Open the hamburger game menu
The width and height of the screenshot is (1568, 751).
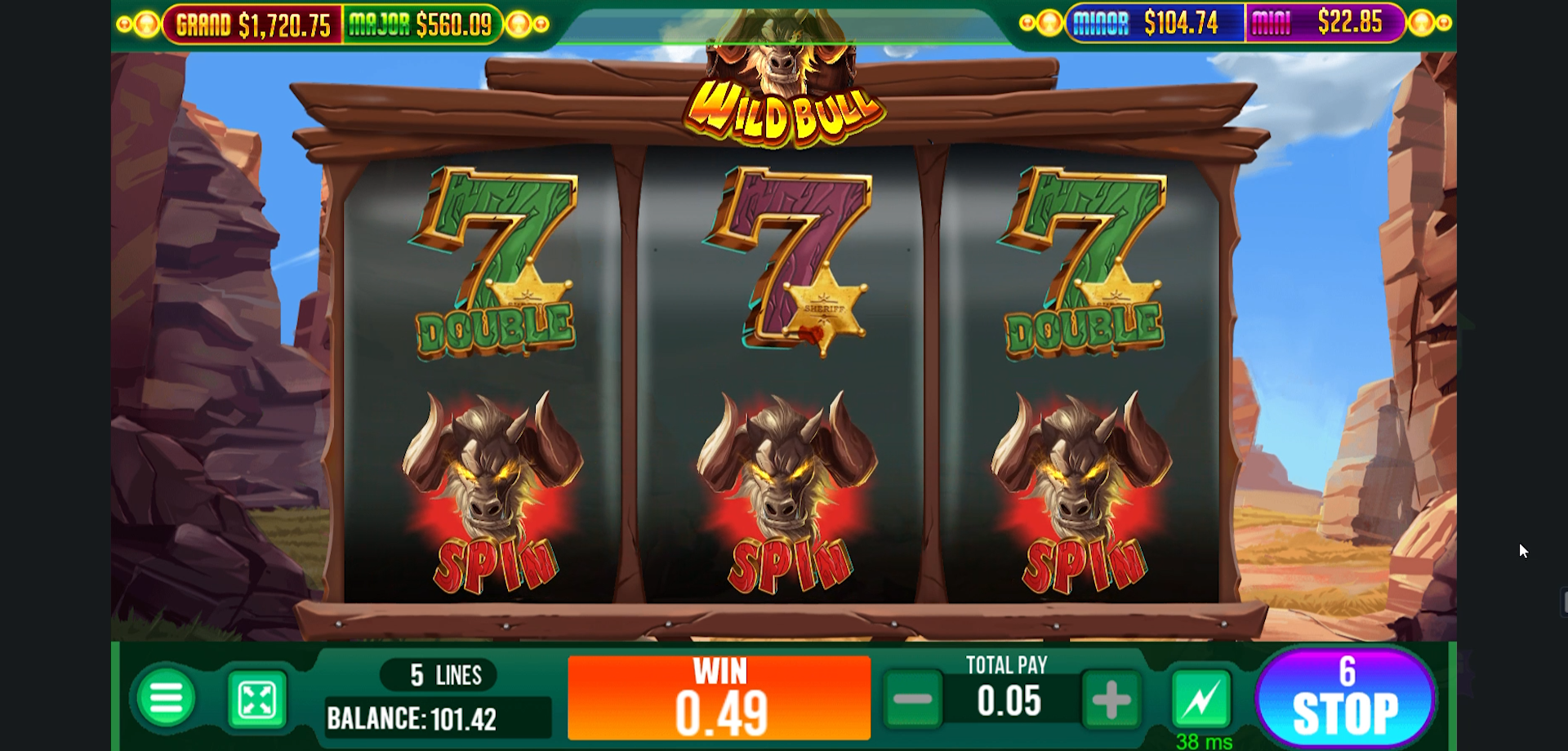point(167,700)
